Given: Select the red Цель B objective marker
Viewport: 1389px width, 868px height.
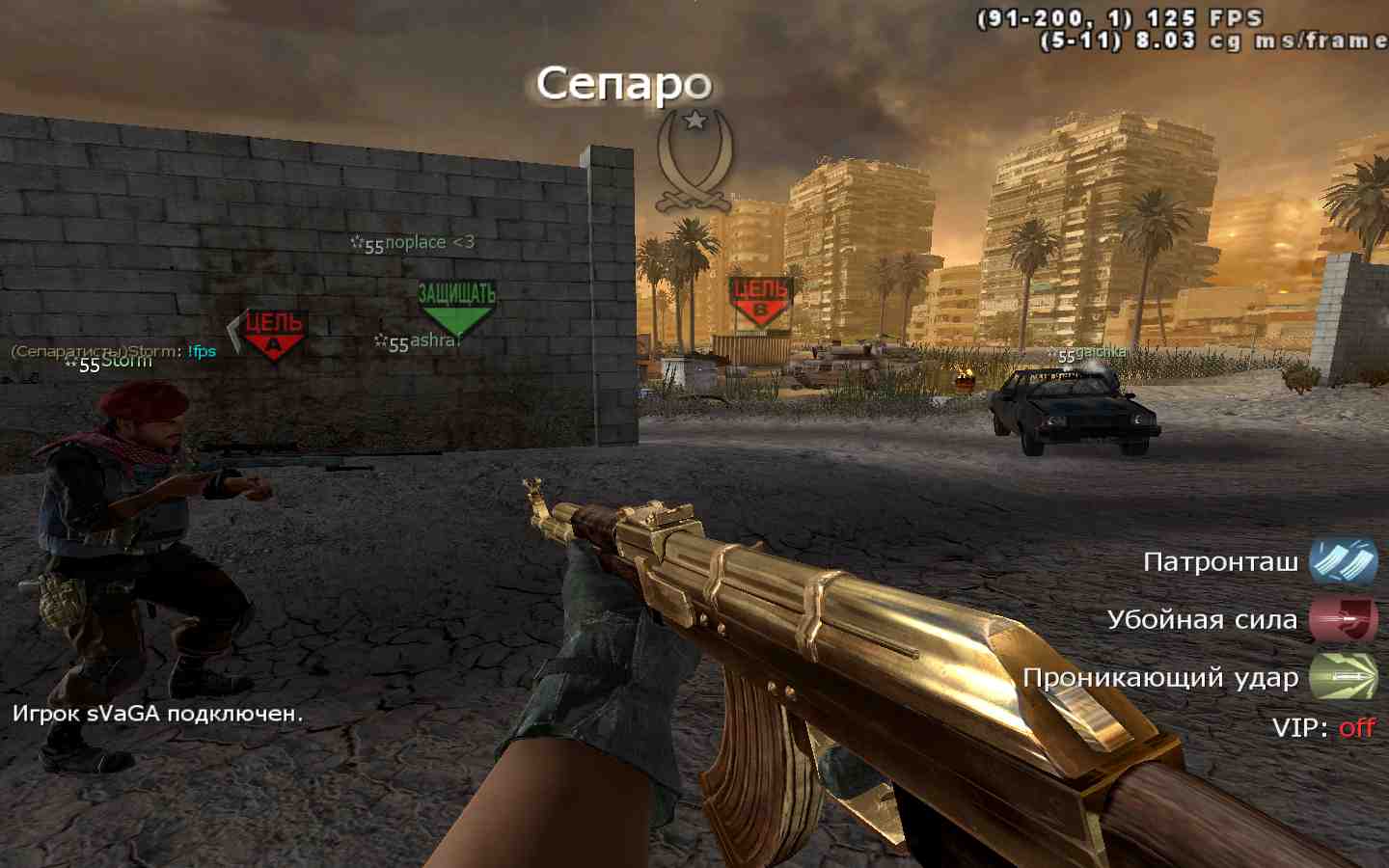Looking at the screenshot, I should click(760, 301).
